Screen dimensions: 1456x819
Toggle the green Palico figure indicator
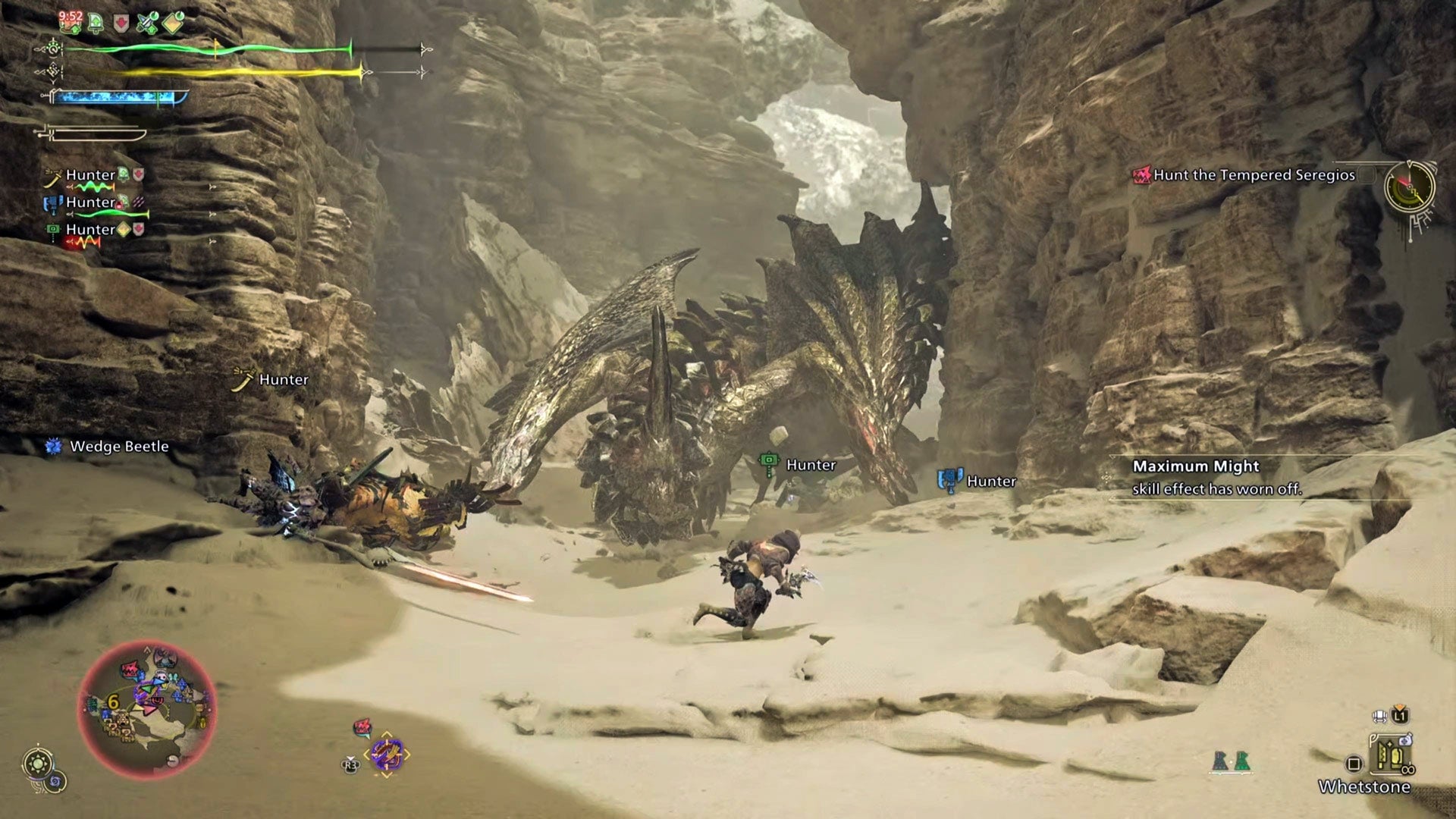click(1242, 761)
